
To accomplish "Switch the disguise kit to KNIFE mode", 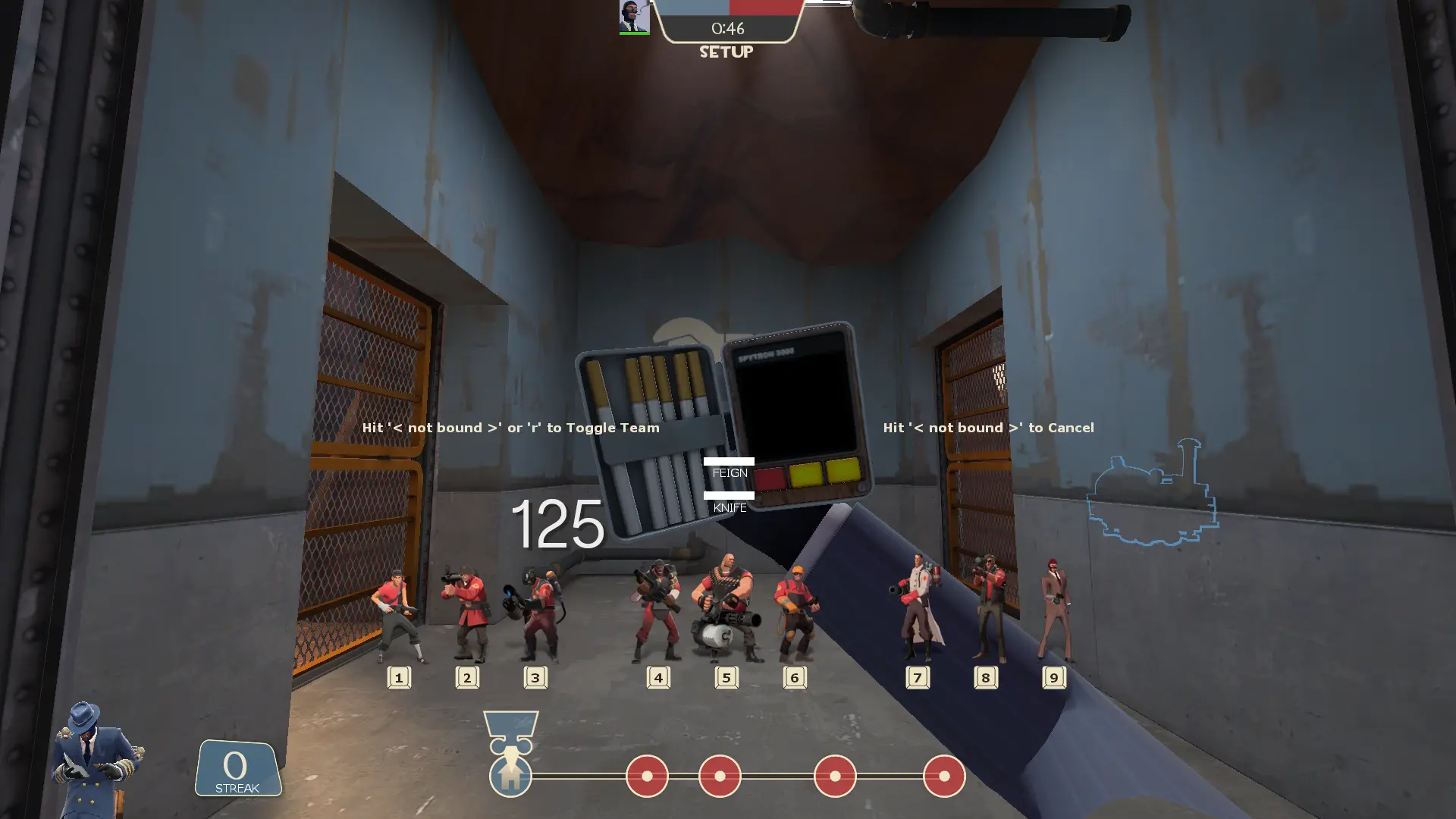I will coord(730,507).
